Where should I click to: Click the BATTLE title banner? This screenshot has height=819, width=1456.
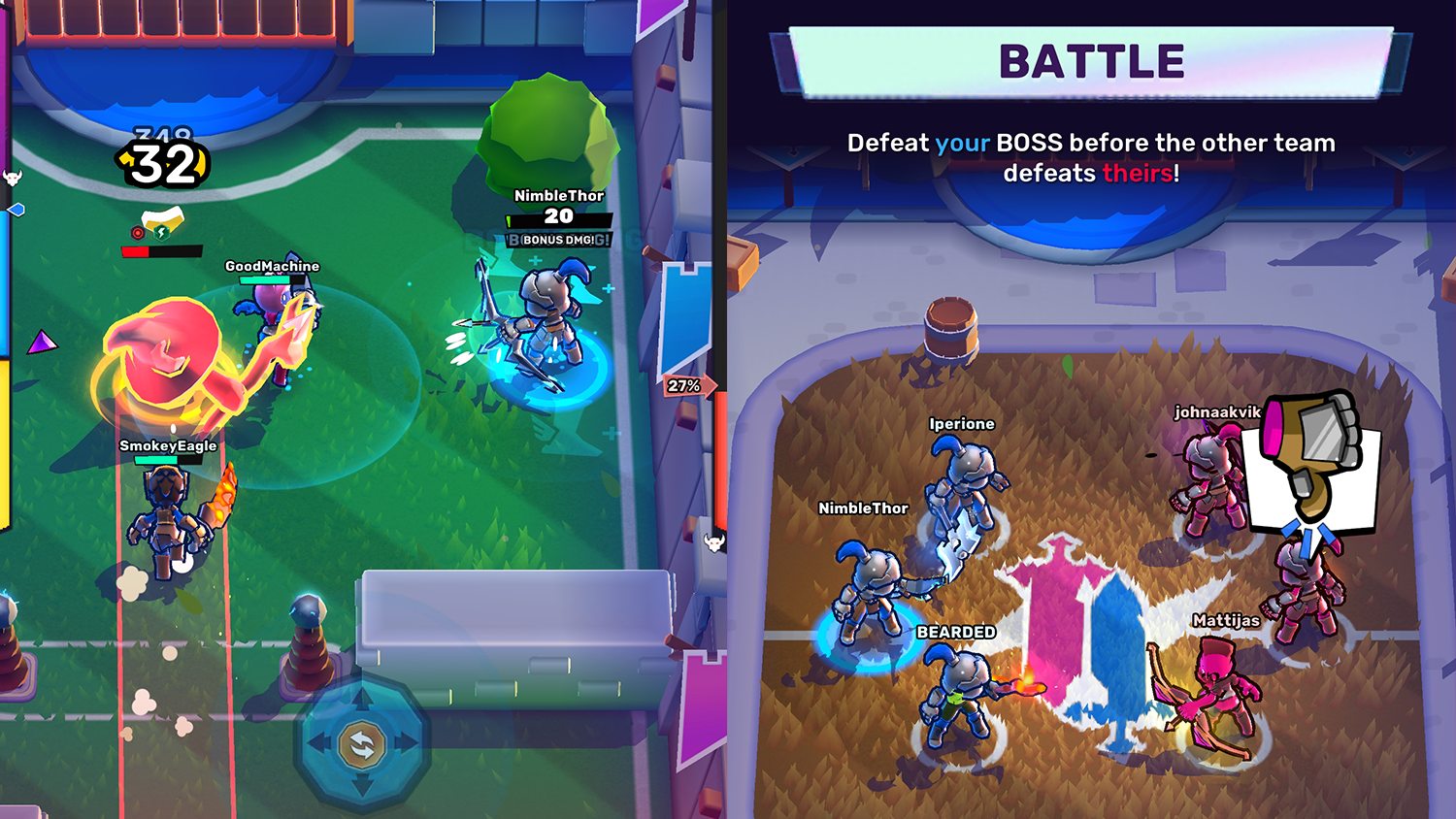click(x=1092, y=60)
